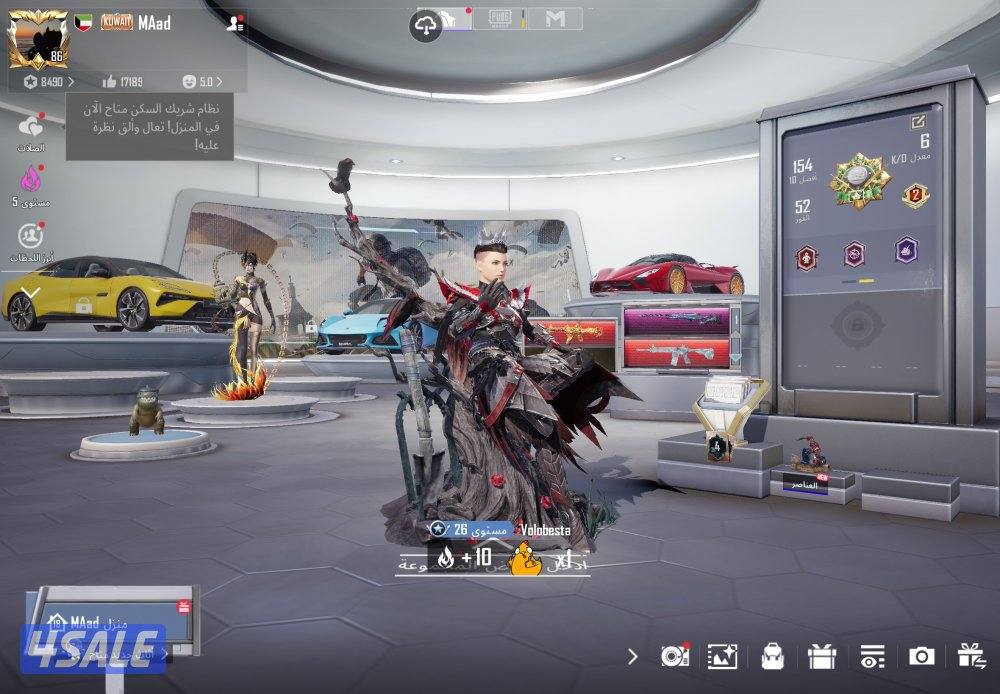Viewport: 1000px width, 694px height.
Task: Open the friends list icon beside the name
Action: (x=235, y=23)
